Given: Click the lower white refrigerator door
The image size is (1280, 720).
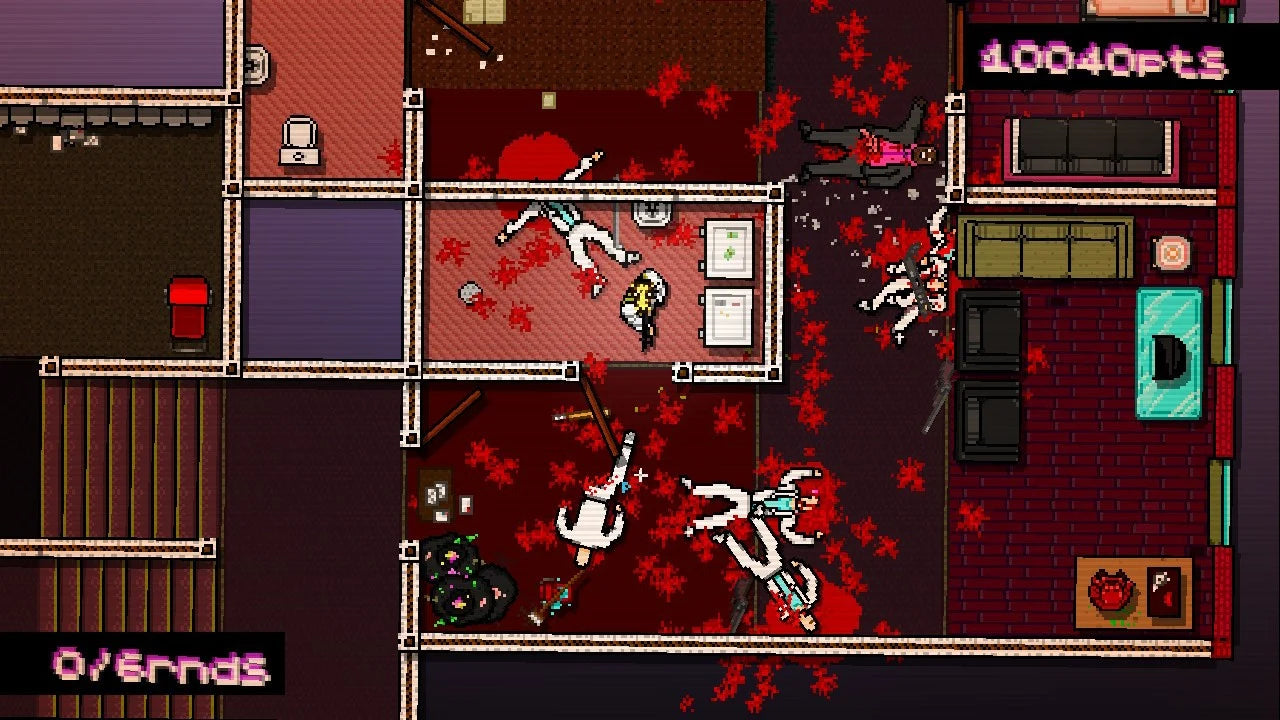Looking at the screenshot, I should click(x=729, y=318).
